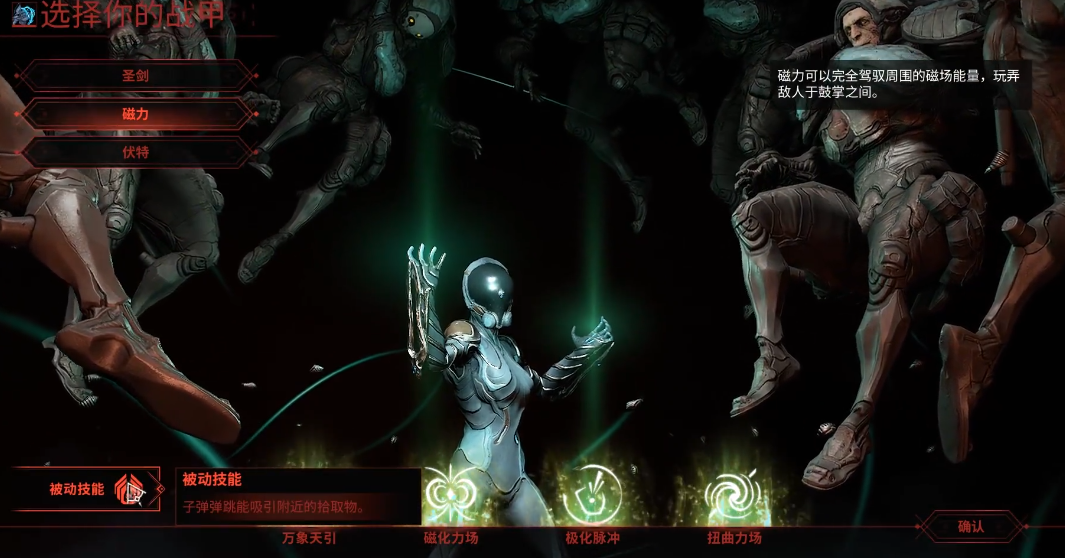View the 磁化力场 ability icon
This screenshot has width=1065, height=558.
(x=451, y=494)
